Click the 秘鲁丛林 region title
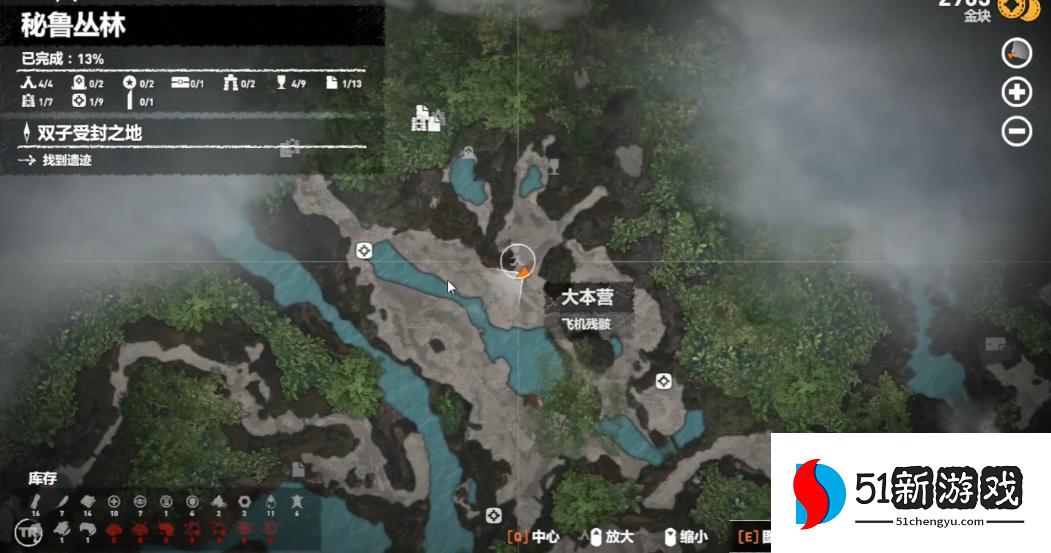 point(75,25)
